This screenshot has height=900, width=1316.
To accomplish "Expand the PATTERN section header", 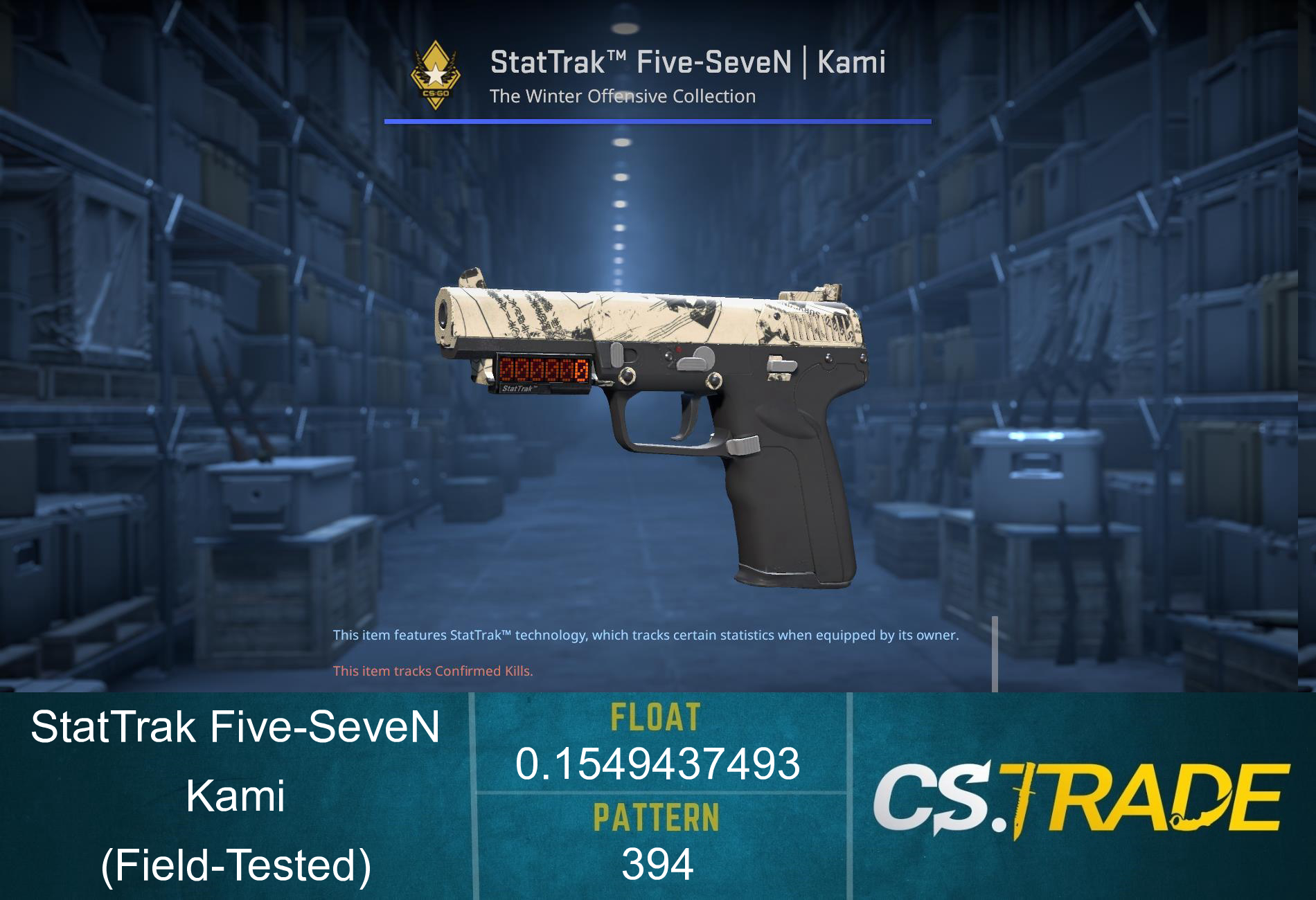I will pyautogui.click(x=658, y=818).
